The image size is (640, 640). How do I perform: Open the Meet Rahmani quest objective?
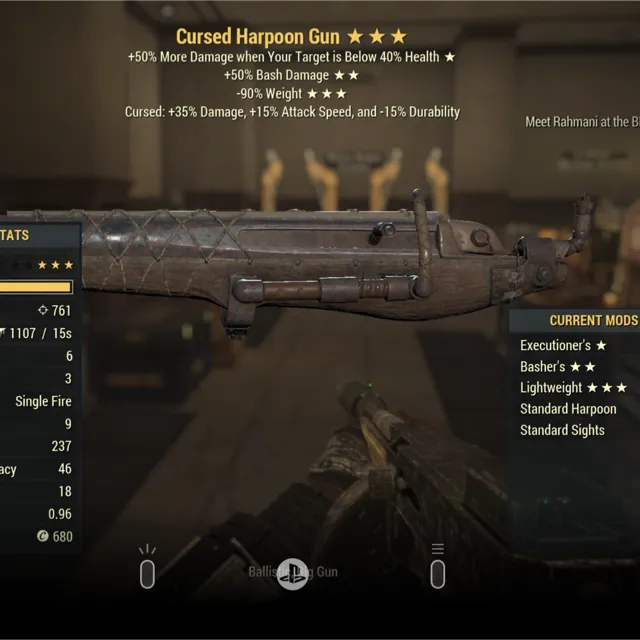coord(582,123)
